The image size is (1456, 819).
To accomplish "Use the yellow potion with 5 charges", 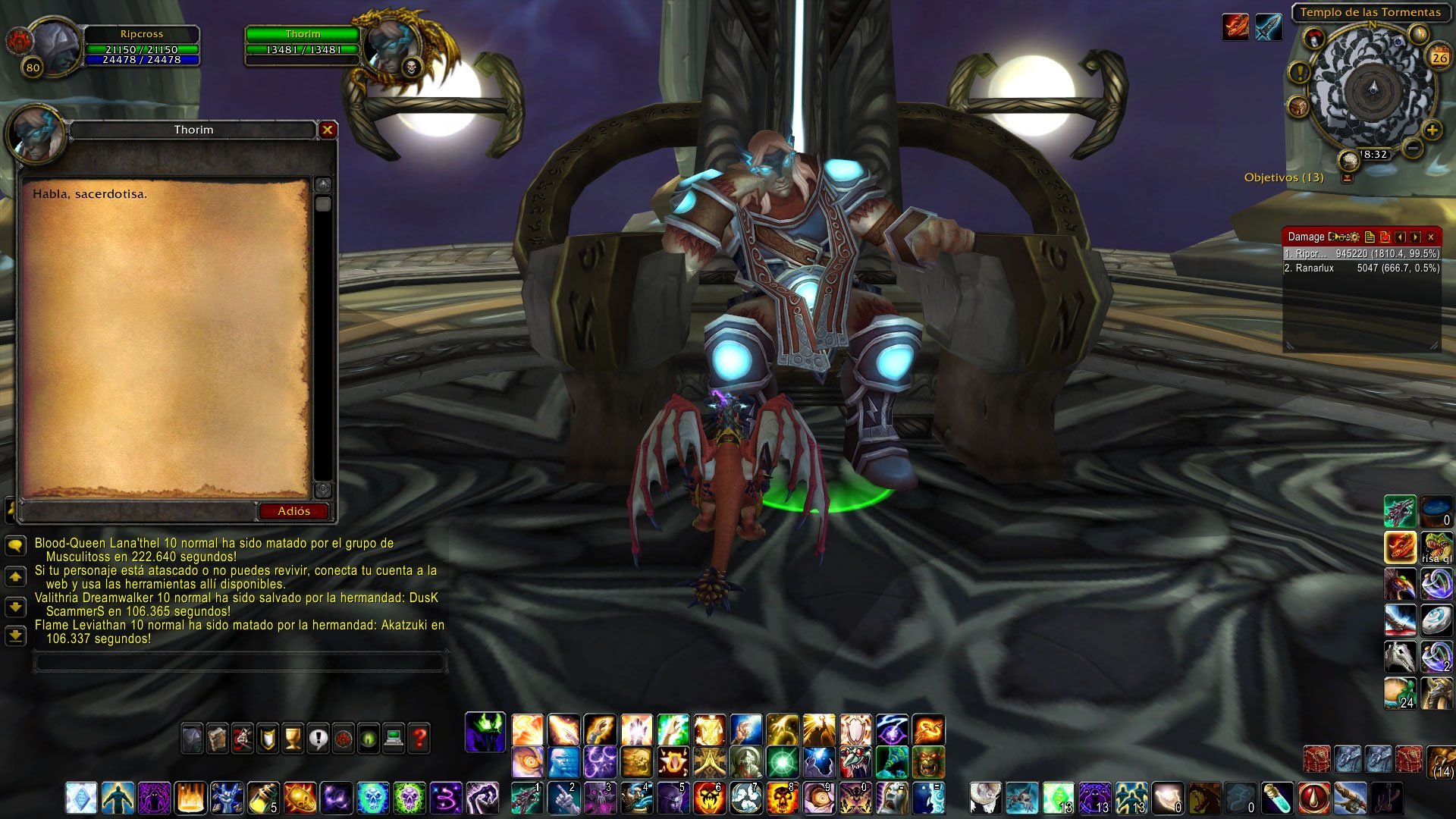I will [263, 798].
